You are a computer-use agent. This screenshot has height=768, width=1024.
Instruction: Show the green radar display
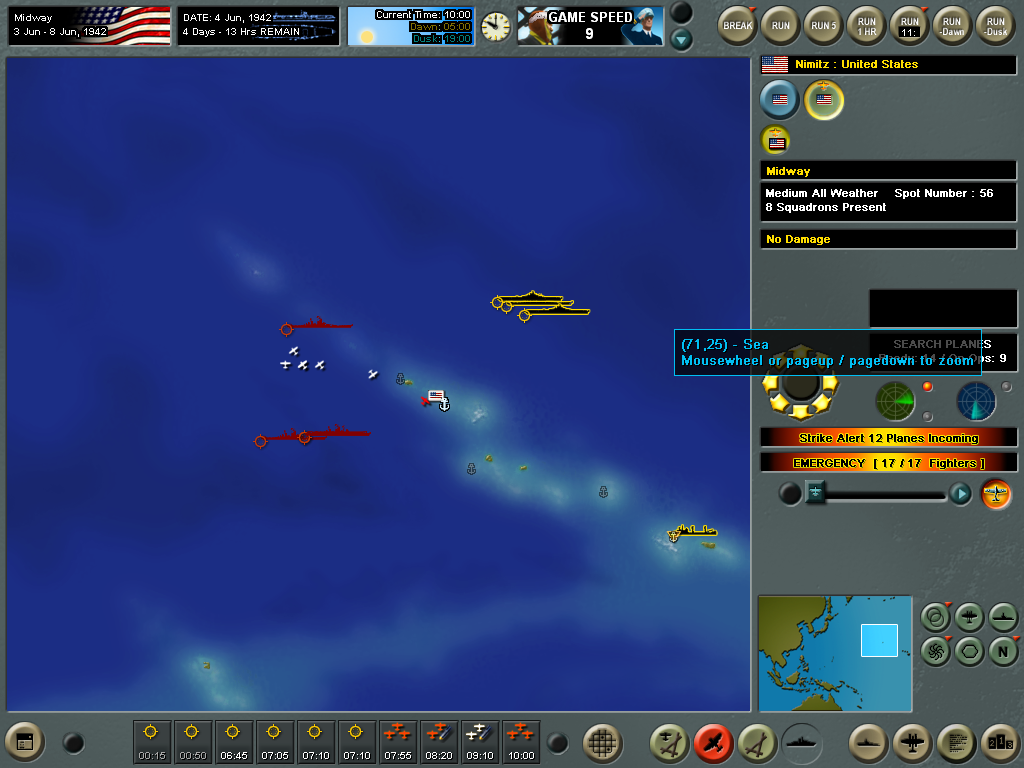pos(895,401)
